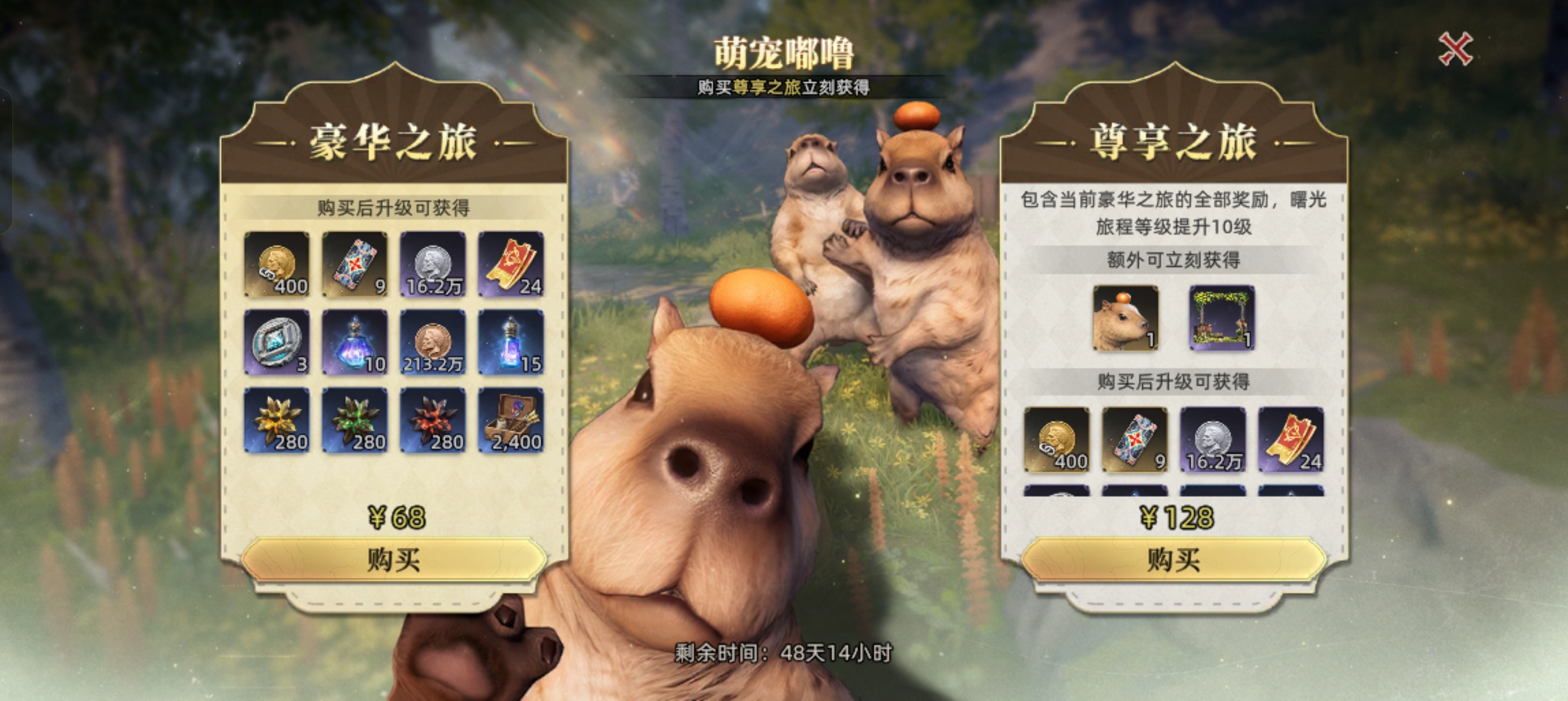Viewport: 1568px width, 701px height.
Task: Select the gold crystal cluster reward
Action: coord(277,421)
